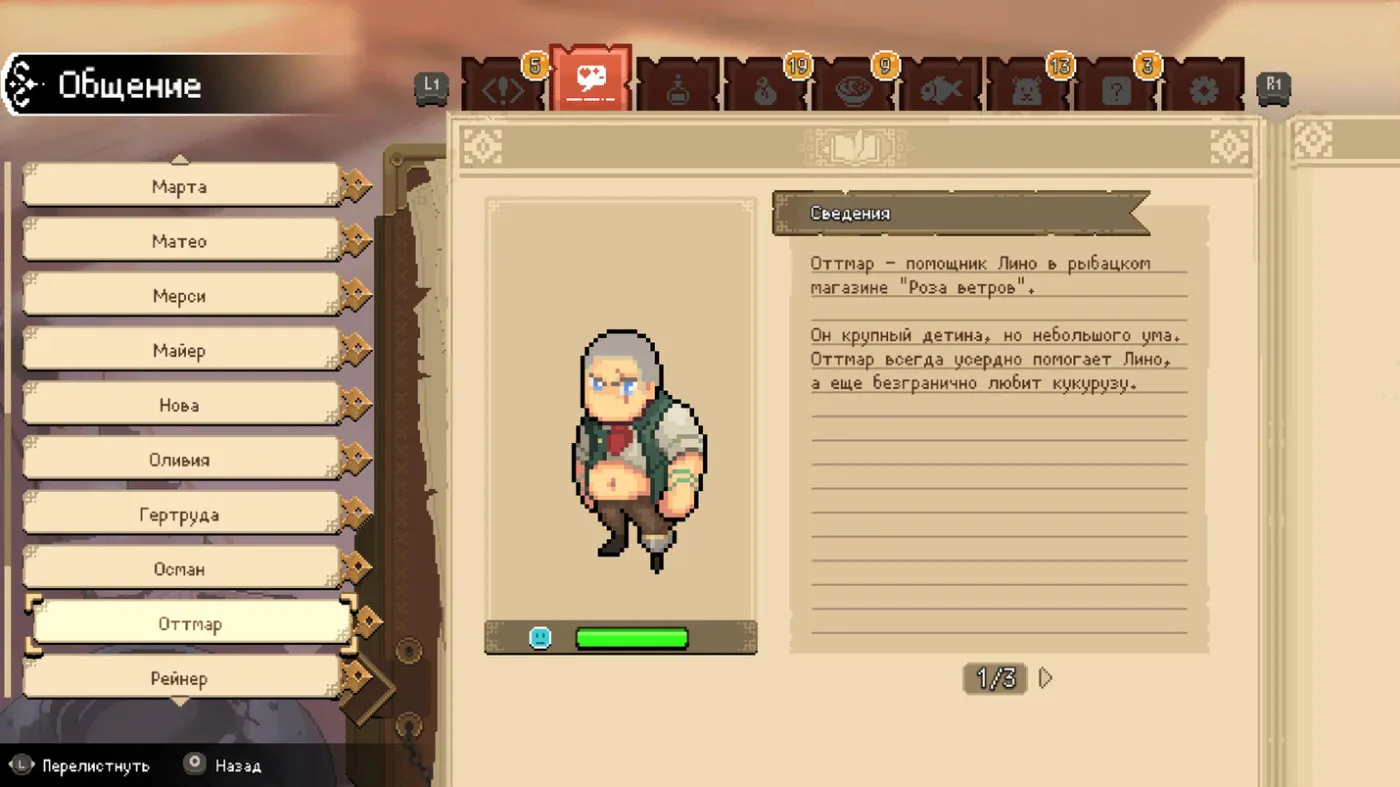
Task: Open Гертруда's relationship entry
Action: pyautogui.click(x=180, y=515)
